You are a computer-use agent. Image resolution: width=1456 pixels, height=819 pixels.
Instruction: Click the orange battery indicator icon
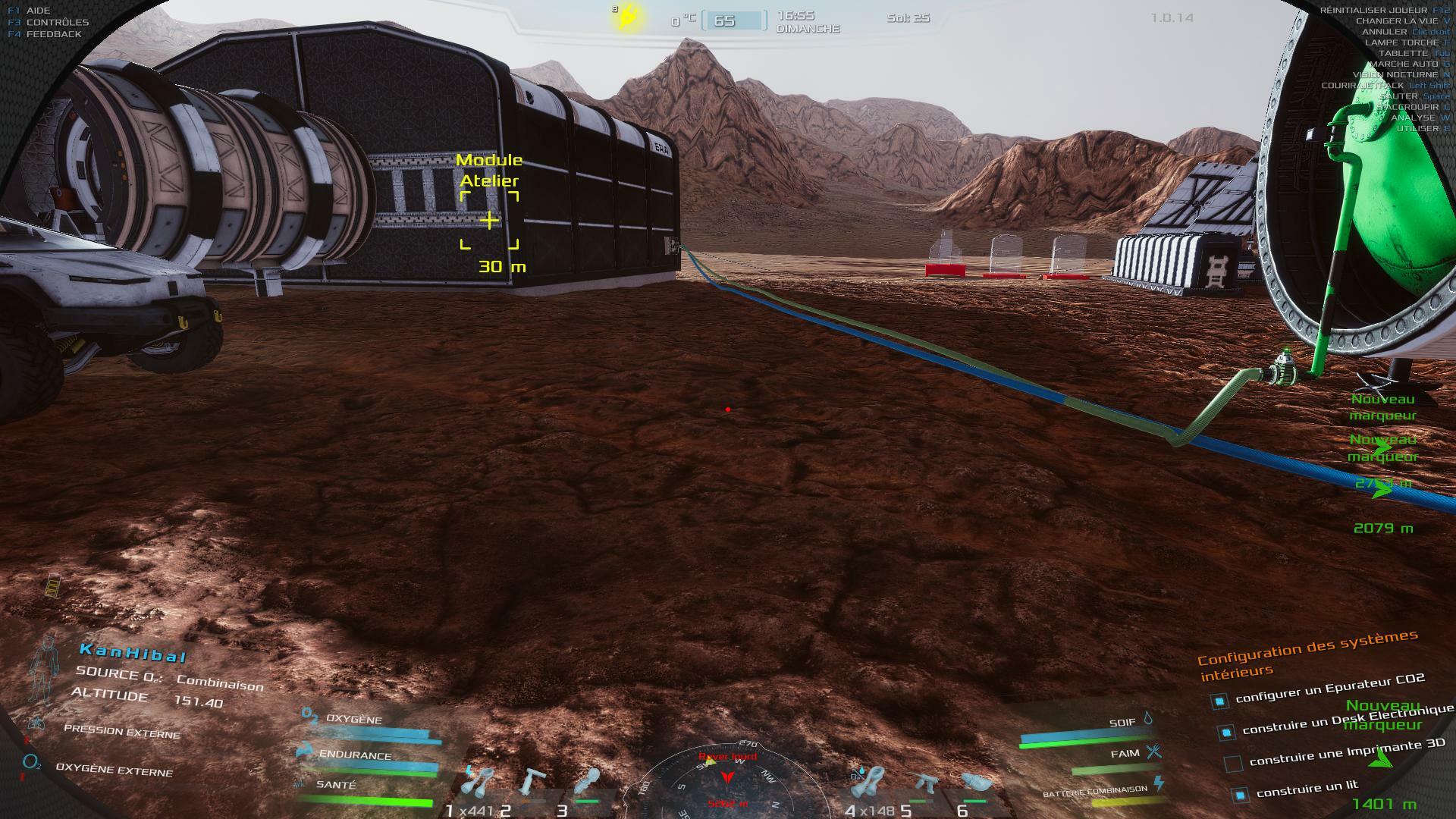click(53, 586)
